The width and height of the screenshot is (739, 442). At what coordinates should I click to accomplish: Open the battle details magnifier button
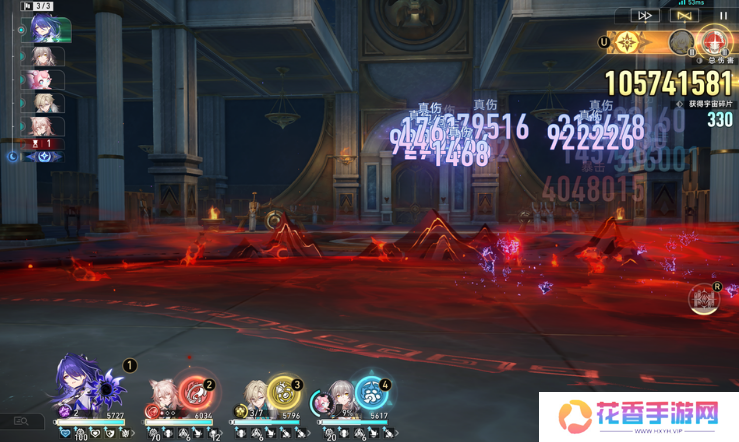pos(21,422)
